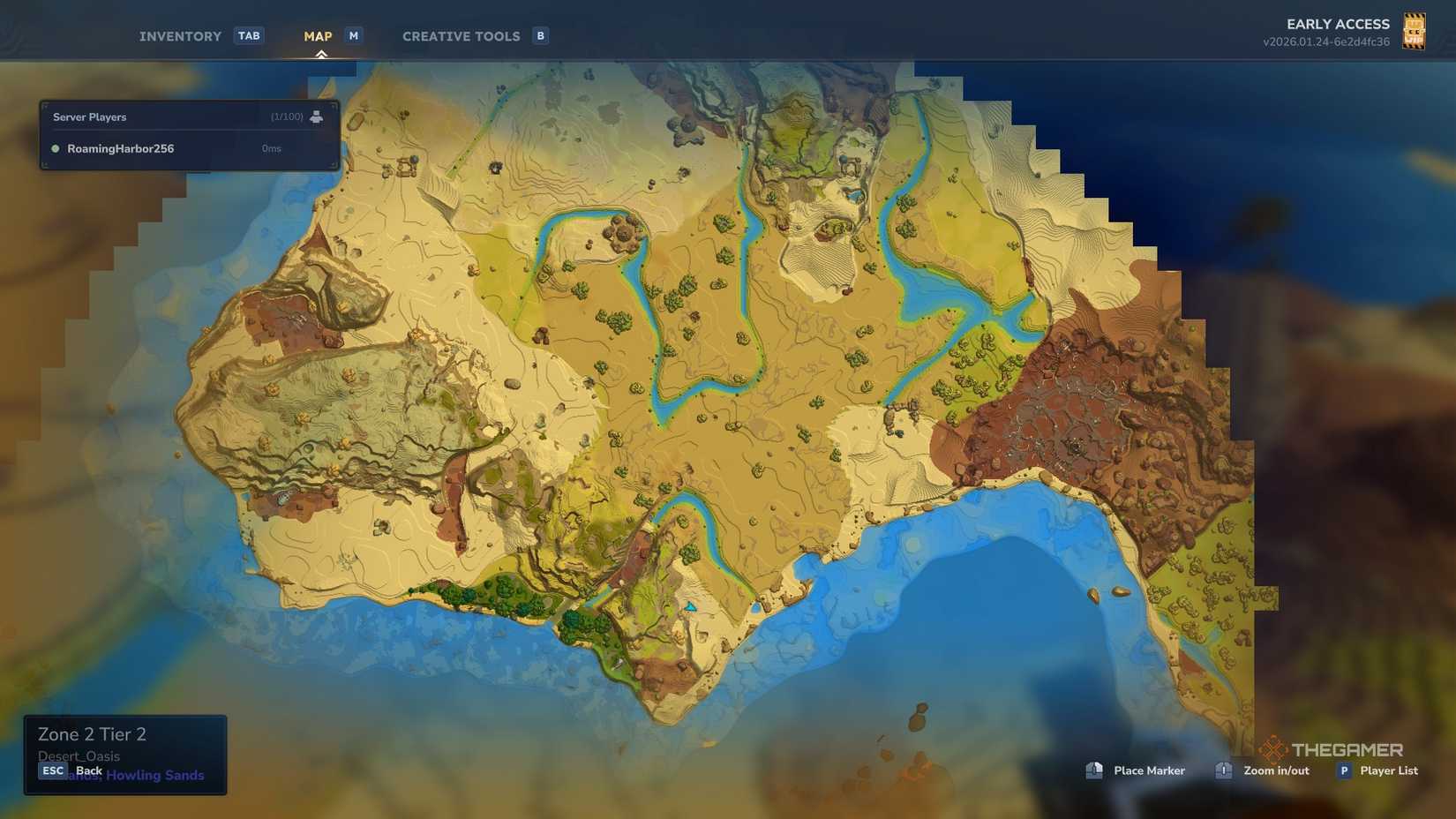Click the ESC key badge in the zone panel
The width and height of the screenshot is (1456, 819).
click(x=53, y=770)
